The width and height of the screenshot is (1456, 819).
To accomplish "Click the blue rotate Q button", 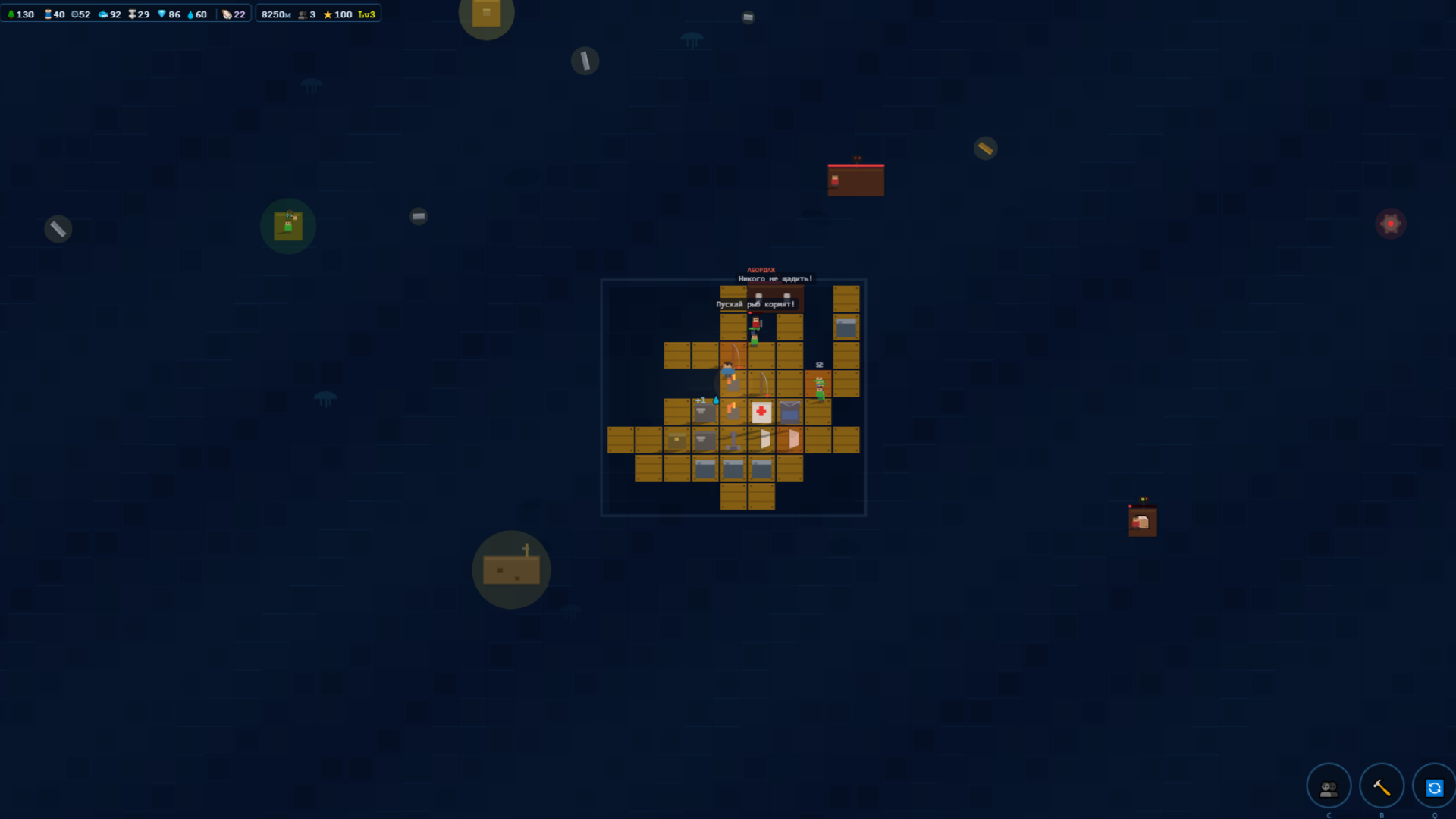I will pyautogui.click(x=1436, y=786).
